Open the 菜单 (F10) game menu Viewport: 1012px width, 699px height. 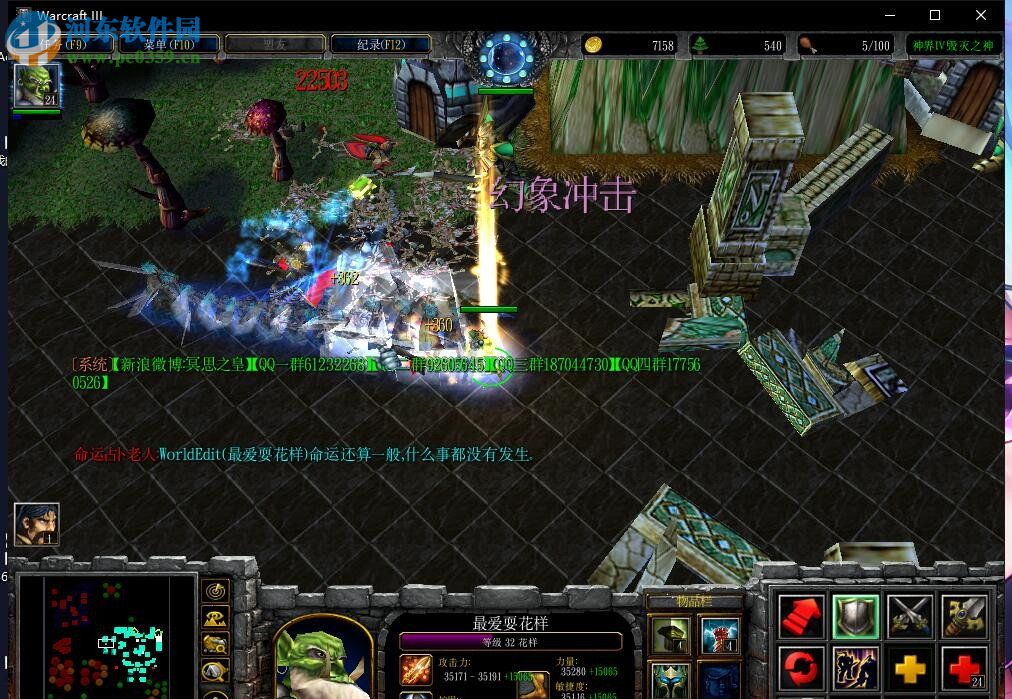(168, 44)
